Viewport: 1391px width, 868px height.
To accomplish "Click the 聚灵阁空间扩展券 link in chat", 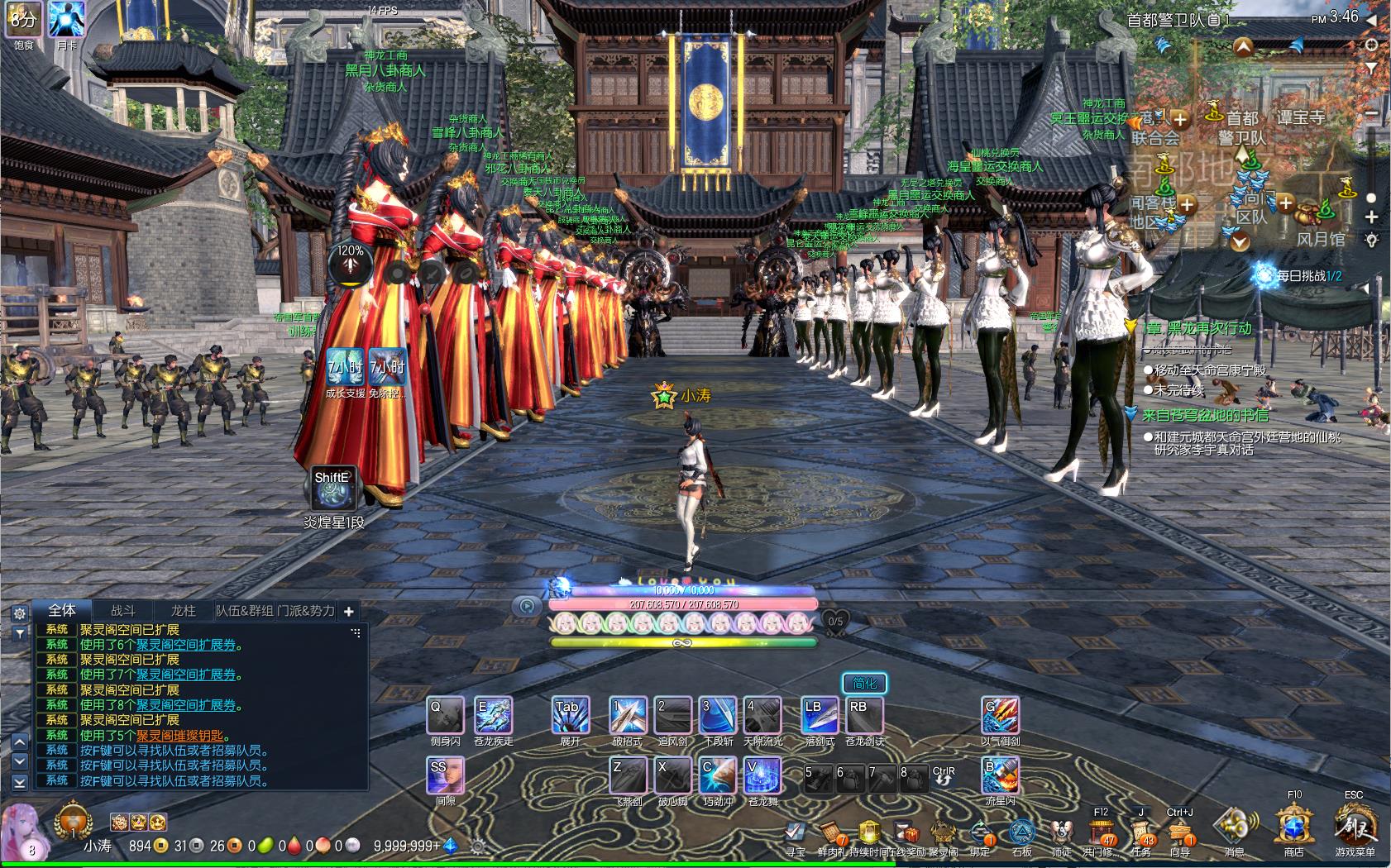I will click(x=186, y=645).
